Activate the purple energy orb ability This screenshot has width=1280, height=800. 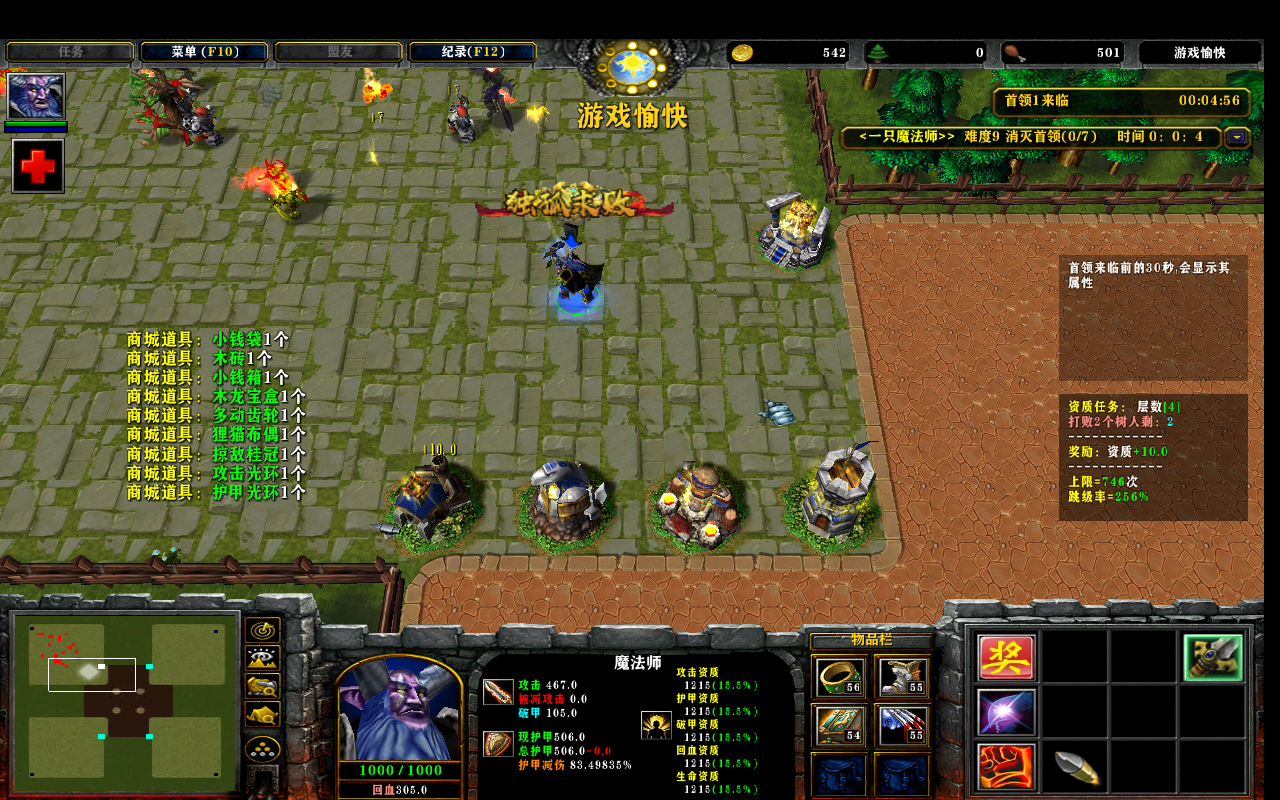coord(1006,712)
